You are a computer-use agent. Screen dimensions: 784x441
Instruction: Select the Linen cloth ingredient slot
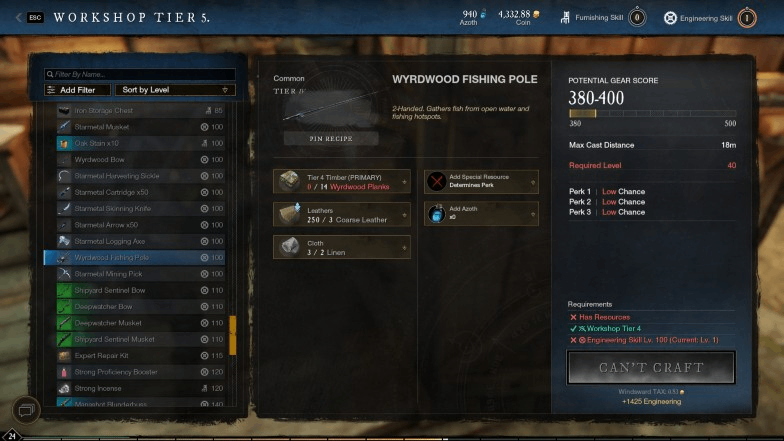click(x=341, y=247)
